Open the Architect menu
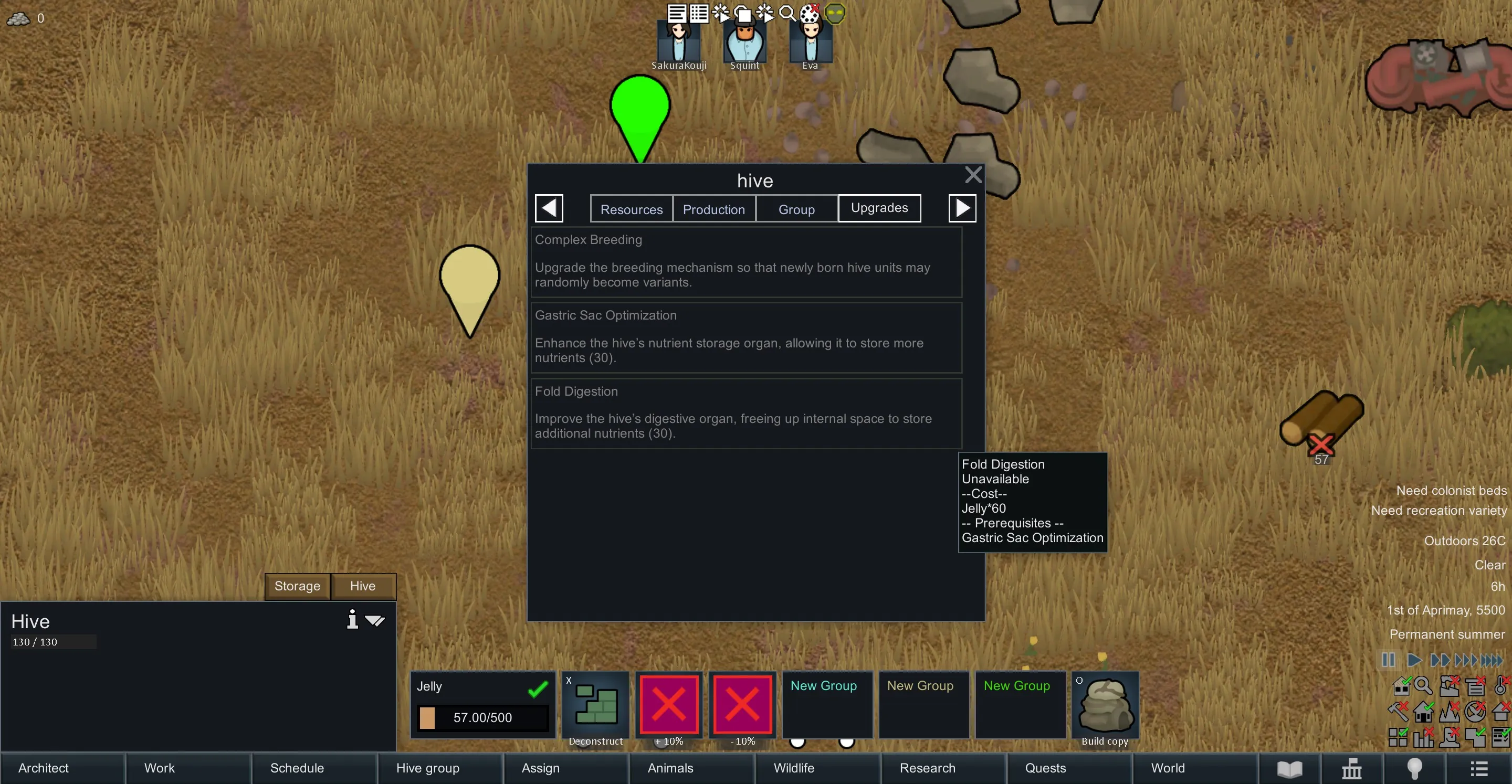This screenshot has height=784, width=1512. (44, 768)
